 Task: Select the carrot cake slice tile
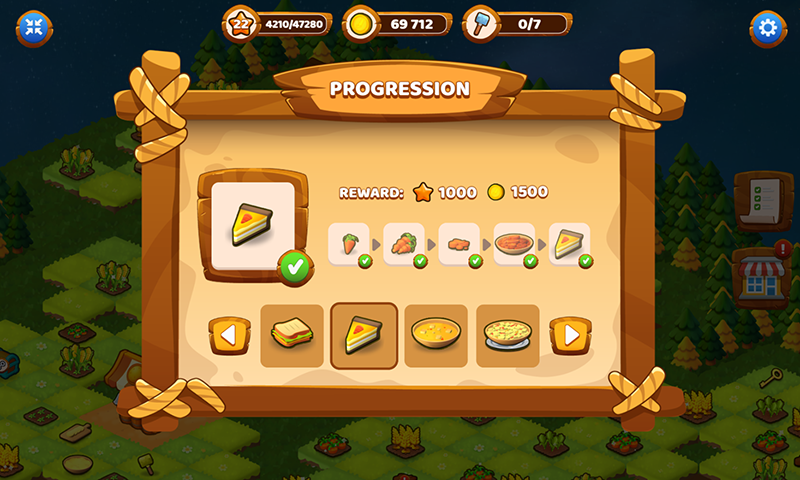point(364,335)
